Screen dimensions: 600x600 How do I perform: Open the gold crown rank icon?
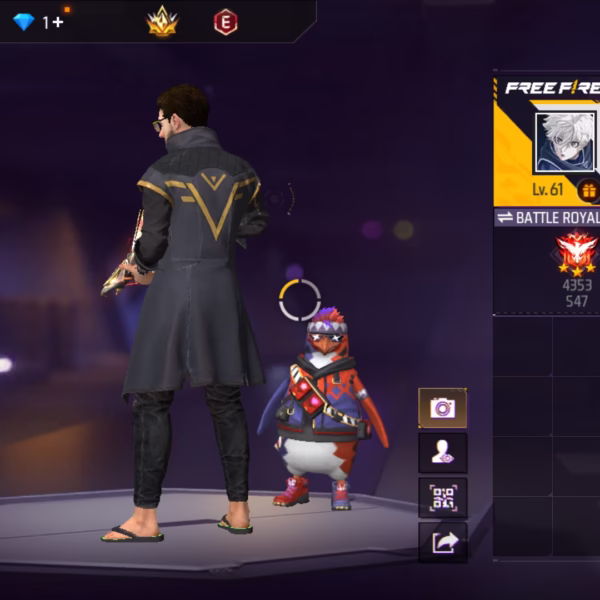(x=162, y=21)
